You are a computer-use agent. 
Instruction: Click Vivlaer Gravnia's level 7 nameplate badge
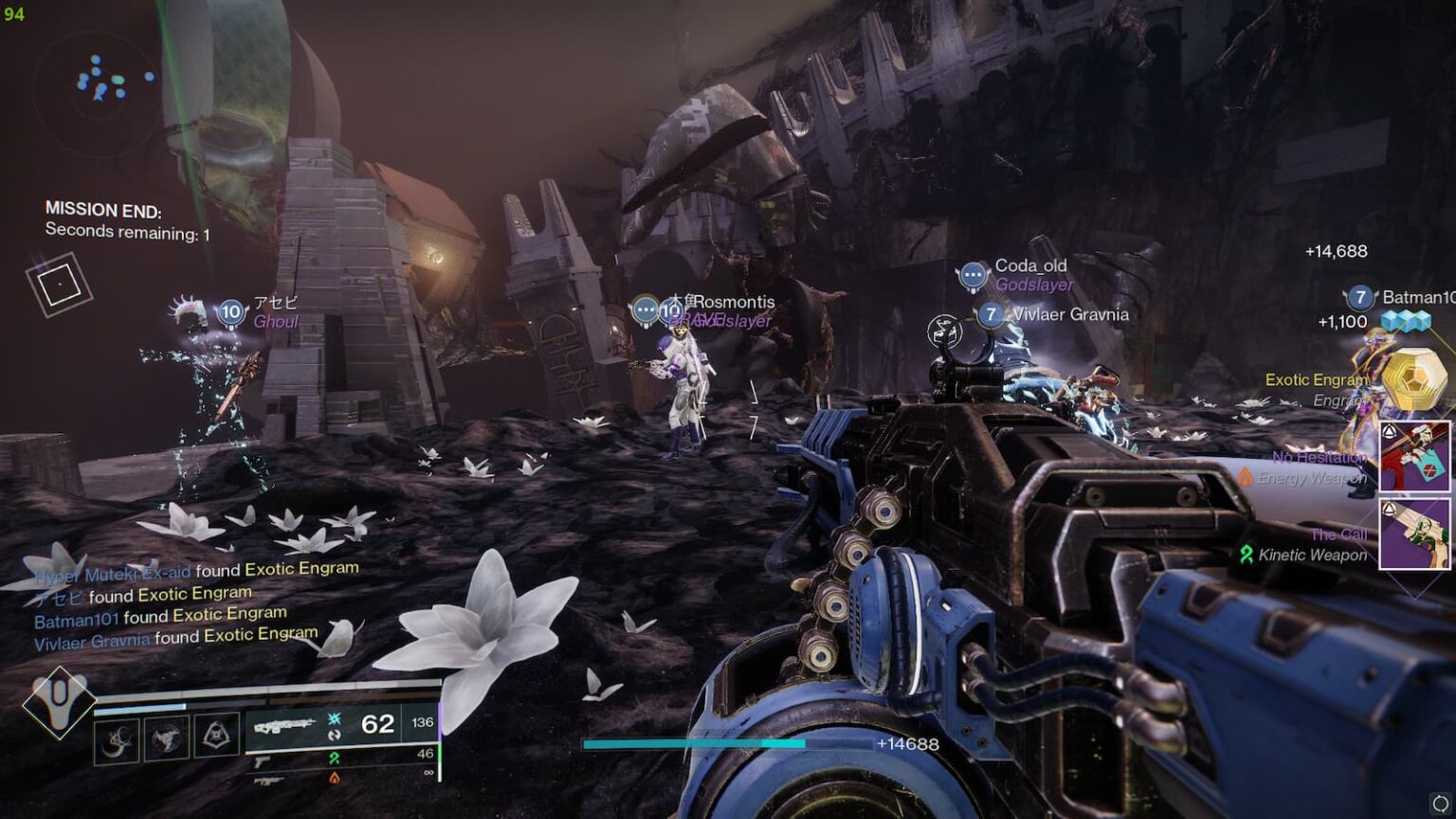[x=991, y=314]
